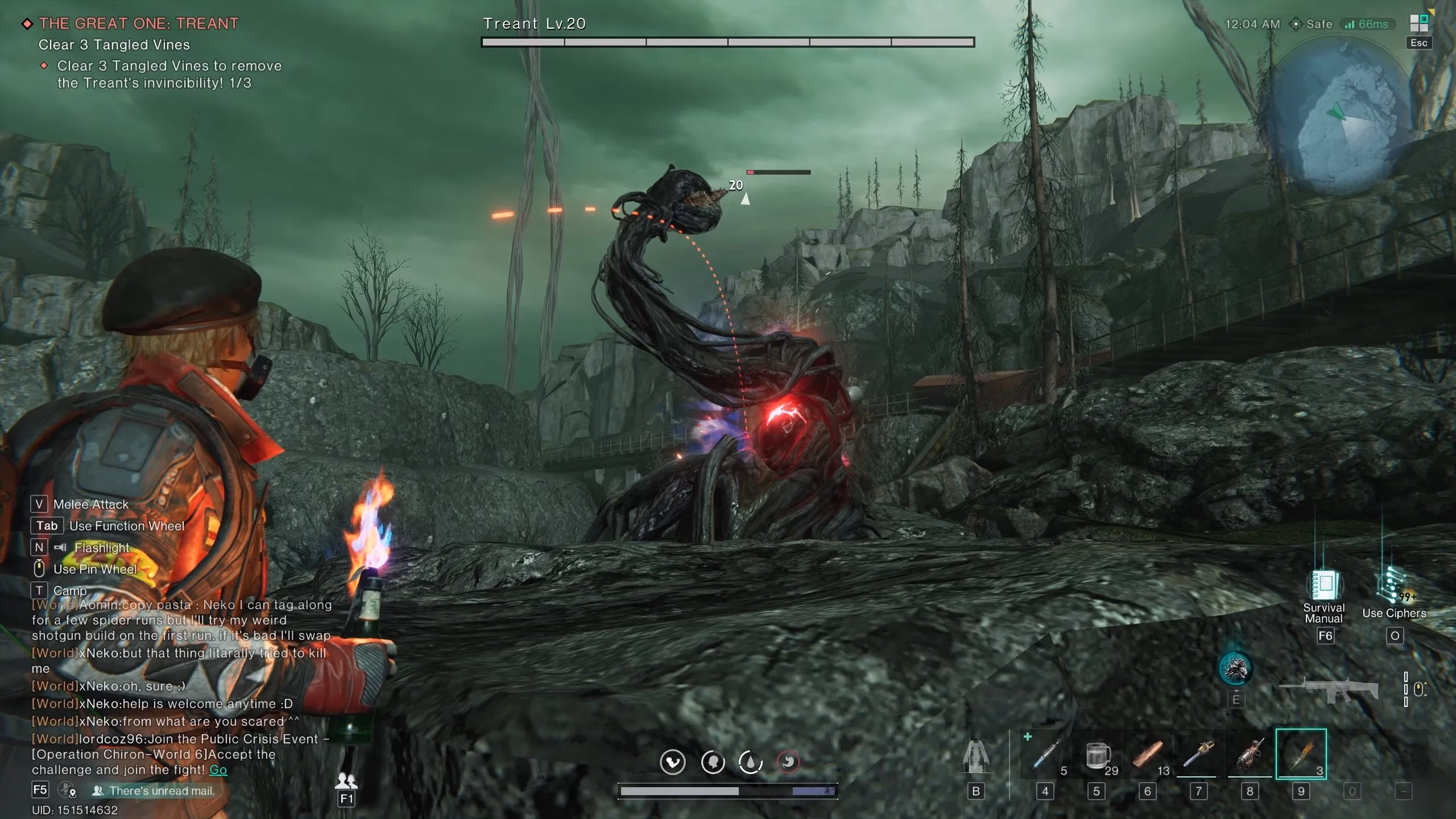Switch to the assault rifle weapon
This screenshot has height=819, width=1456.
[1329, 690]
